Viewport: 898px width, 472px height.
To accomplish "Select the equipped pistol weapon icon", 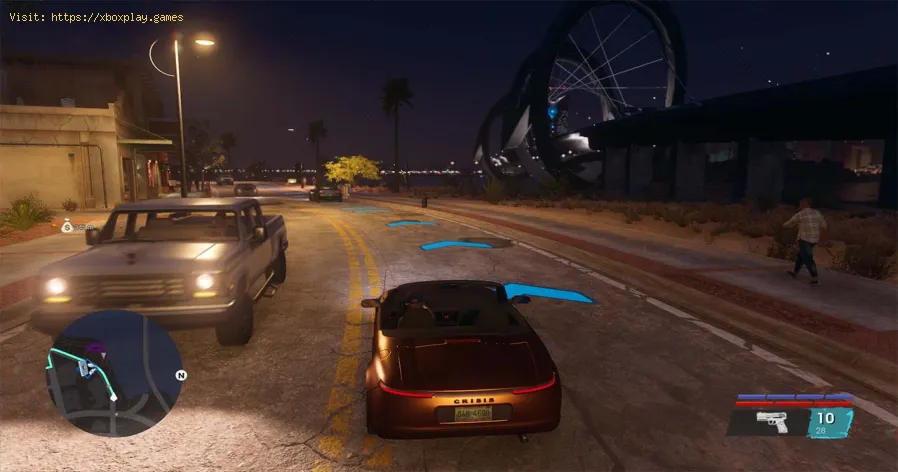I will [770, 422].
